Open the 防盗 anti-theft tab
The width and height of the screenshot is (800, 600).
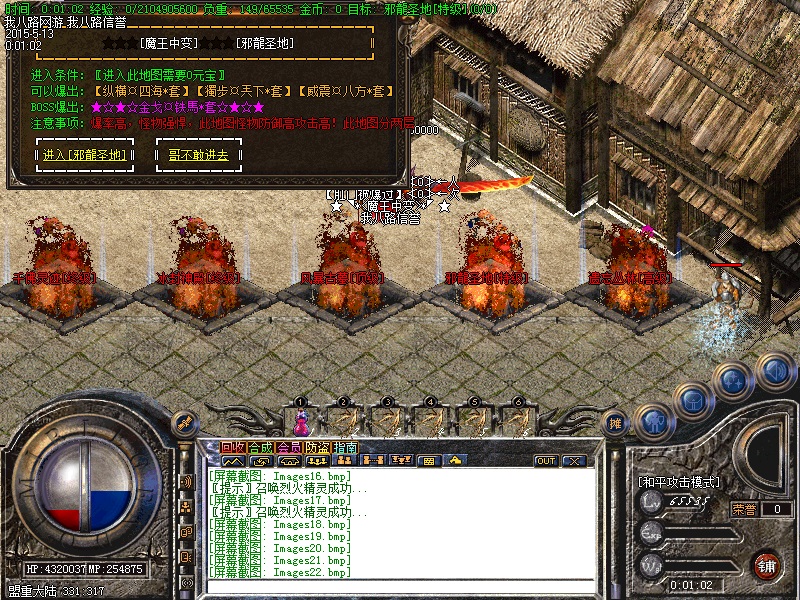click(x=316, y=447)
